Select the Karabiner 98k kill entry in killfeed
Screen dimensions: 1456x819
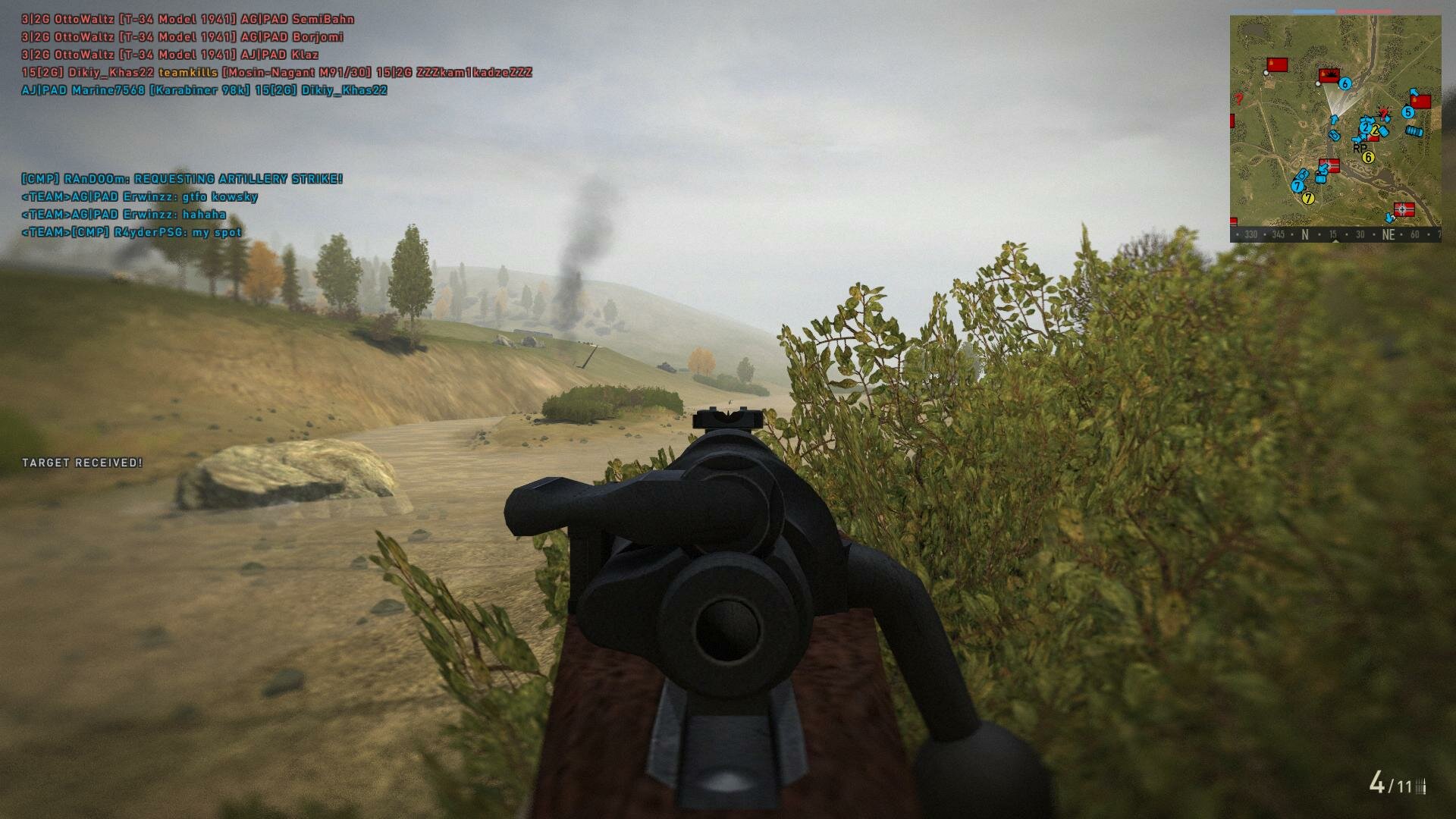[204, 90]
